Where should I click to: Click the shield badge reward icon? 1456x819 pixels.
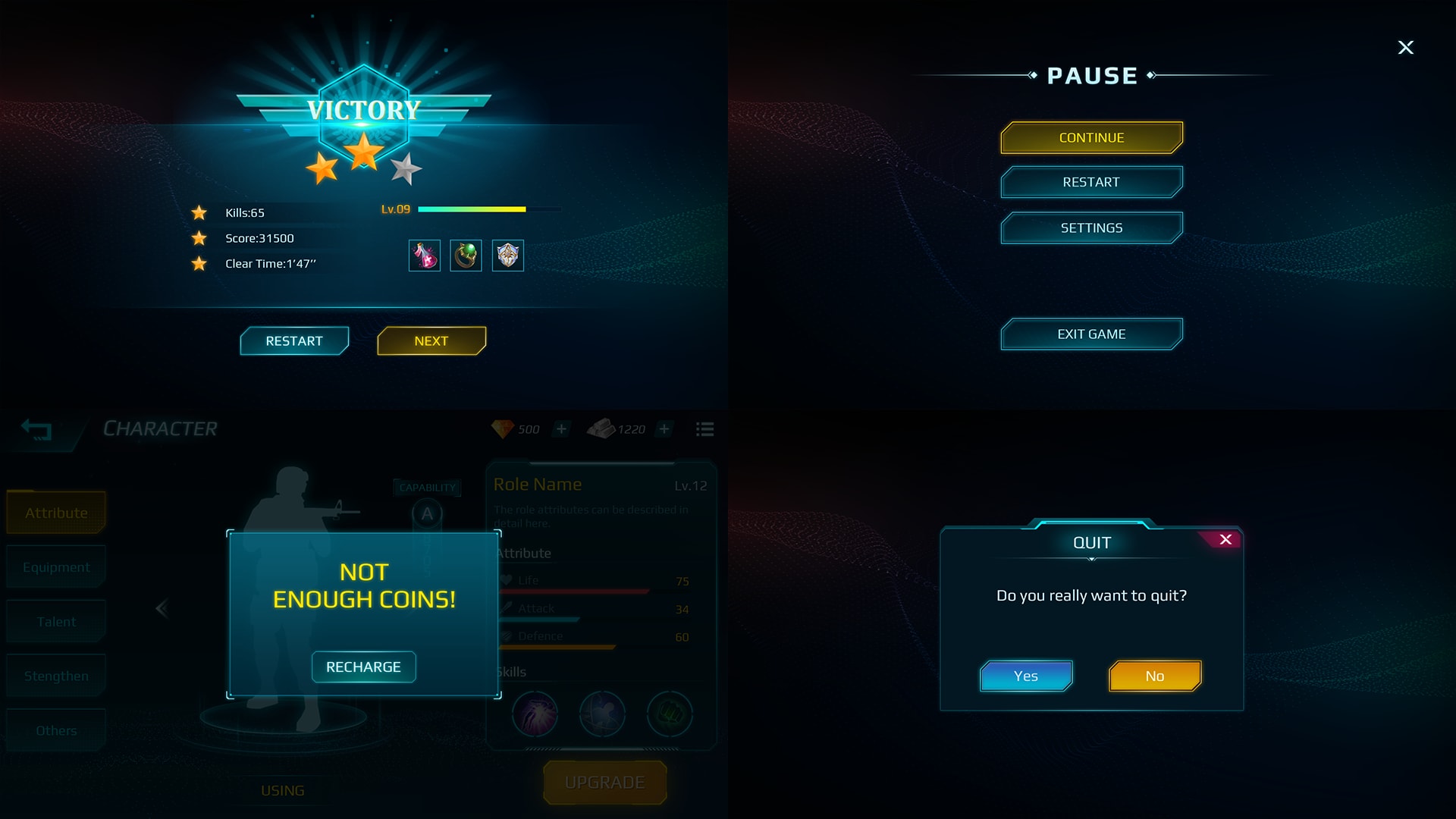pyautogui.click(x=507, y=256)
